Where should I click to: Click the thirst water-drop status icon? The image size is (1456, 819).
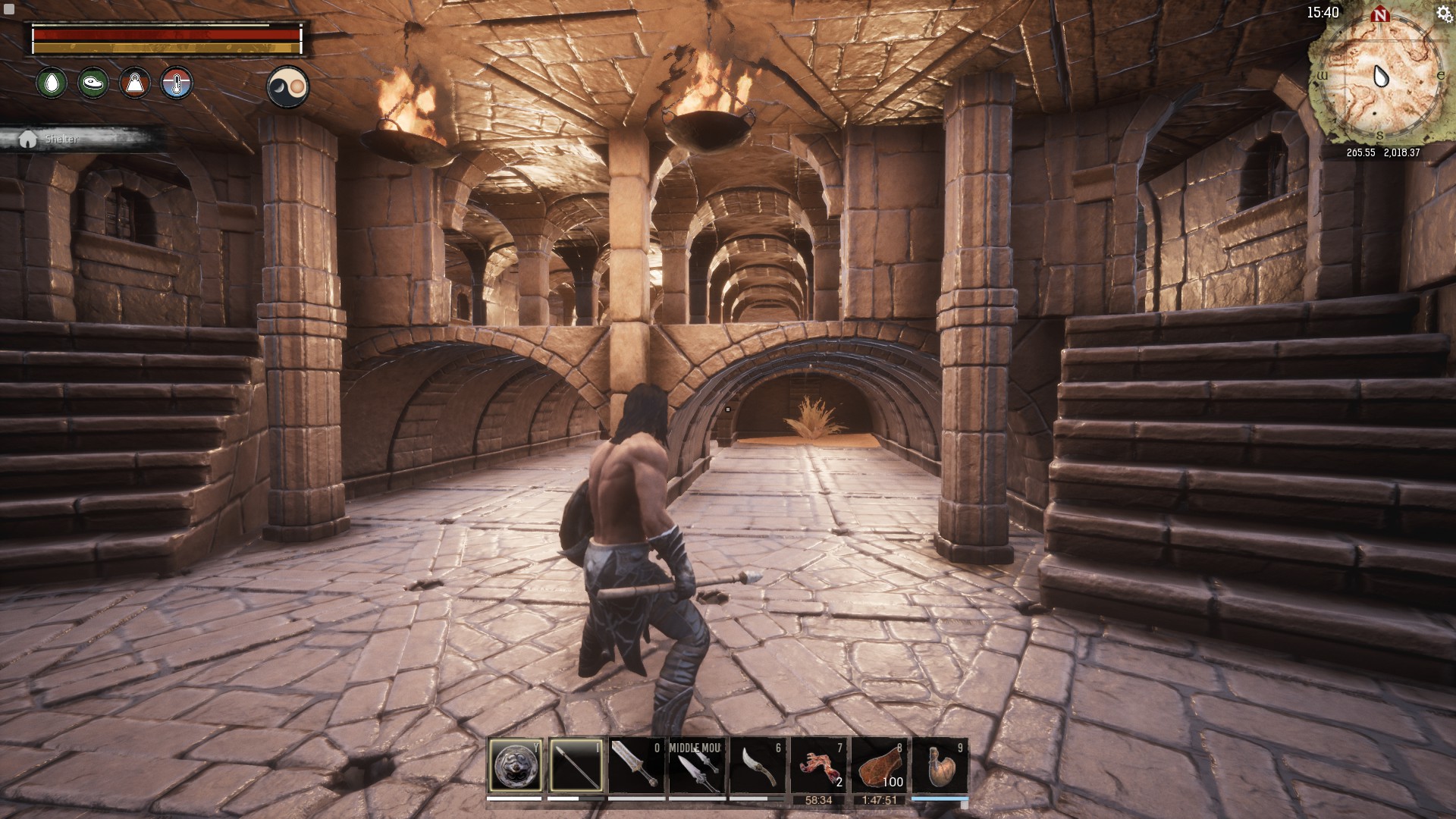[52, 83]
